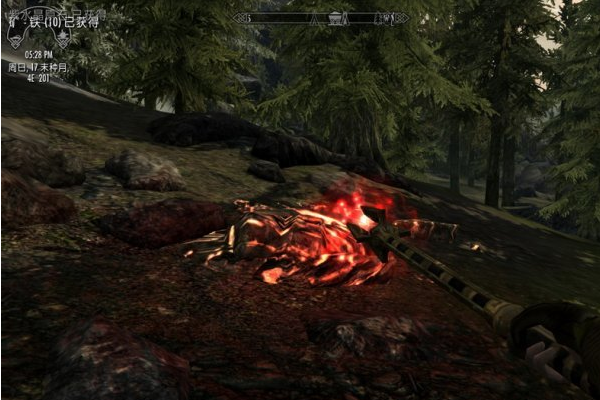The width and height of the screenshot is (600, 400).
Task: Click the compass bar at the top
Action: pos(320,17)
